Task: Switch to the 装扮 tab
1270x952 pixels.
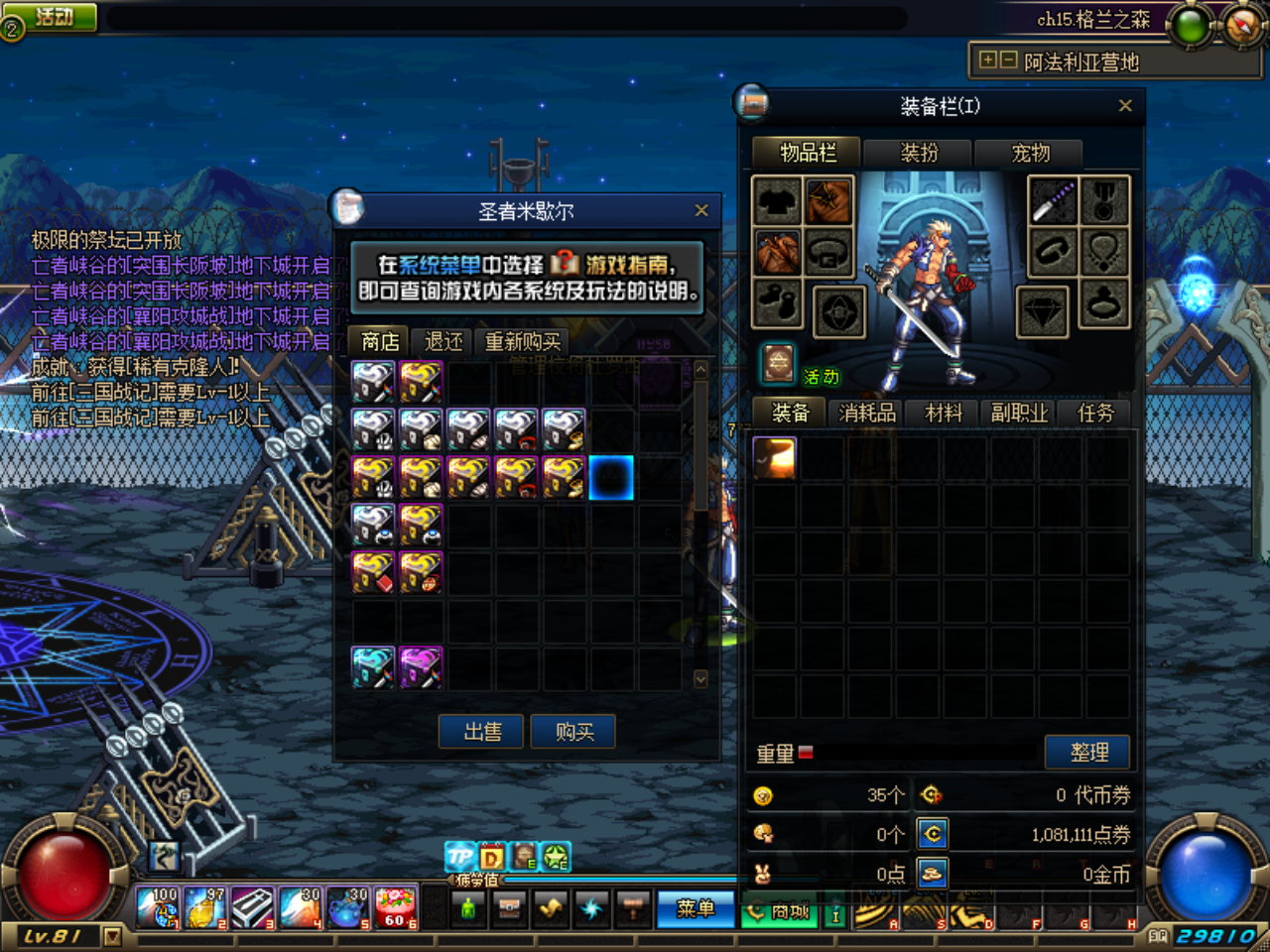Action: [918, 154]
